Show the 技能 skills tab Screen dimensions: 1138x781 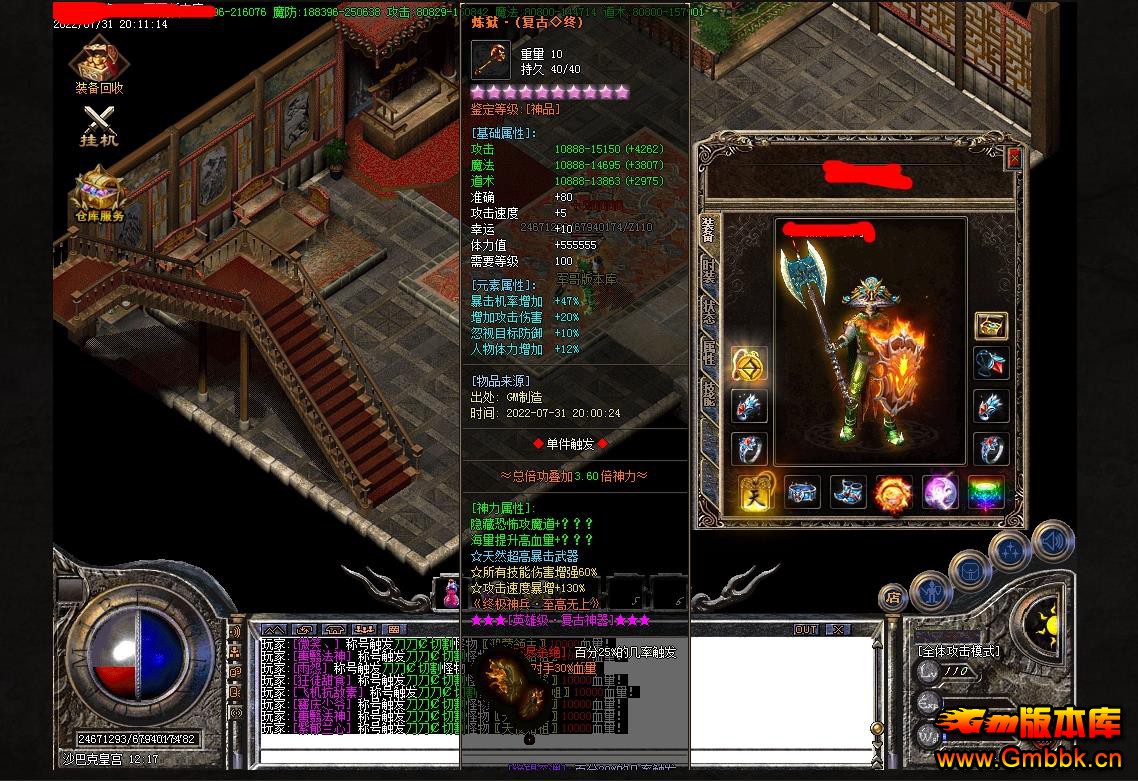(709, 393)
